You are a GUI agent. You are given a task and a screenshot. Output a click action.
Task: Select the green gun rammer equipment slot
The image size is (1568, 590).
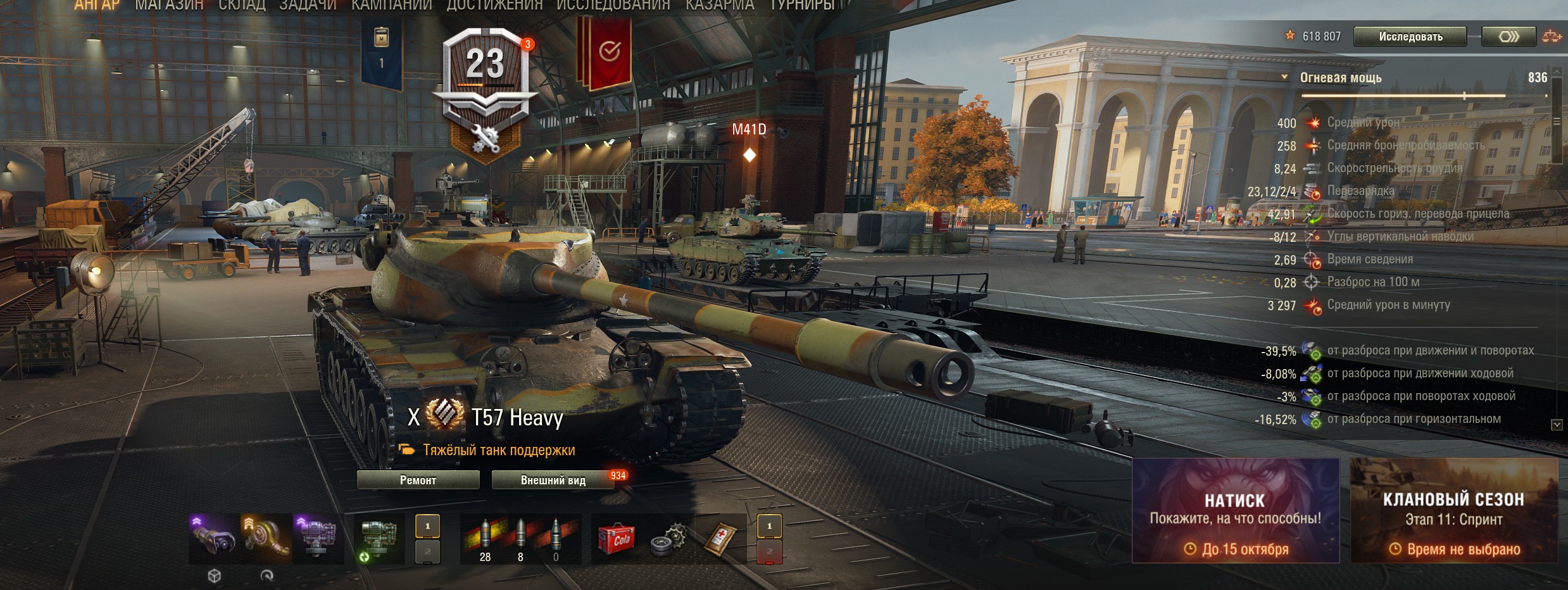click(379, 539)
